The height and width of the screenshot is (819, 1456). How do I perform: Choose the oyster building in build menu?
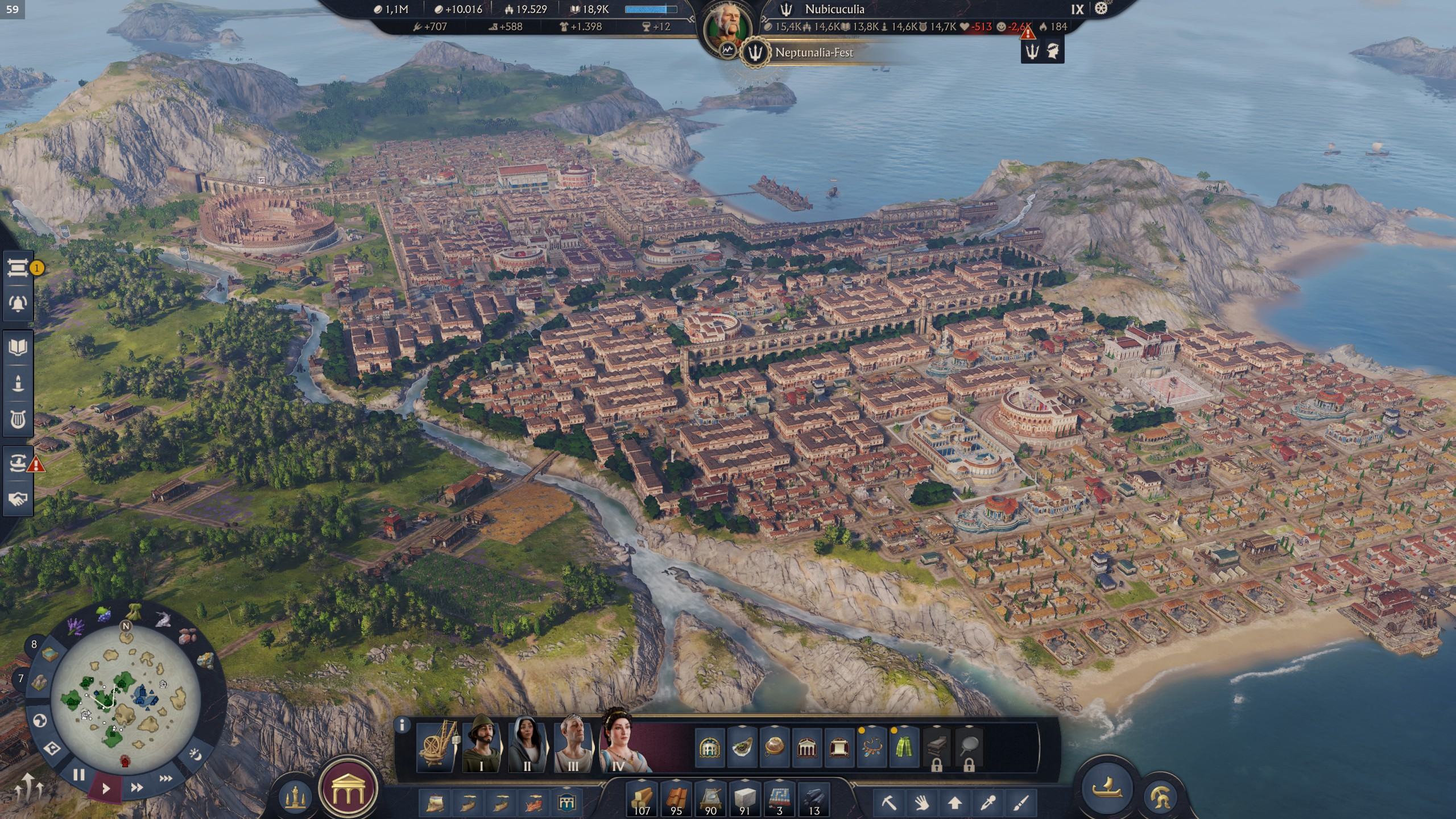click(742, 747)
